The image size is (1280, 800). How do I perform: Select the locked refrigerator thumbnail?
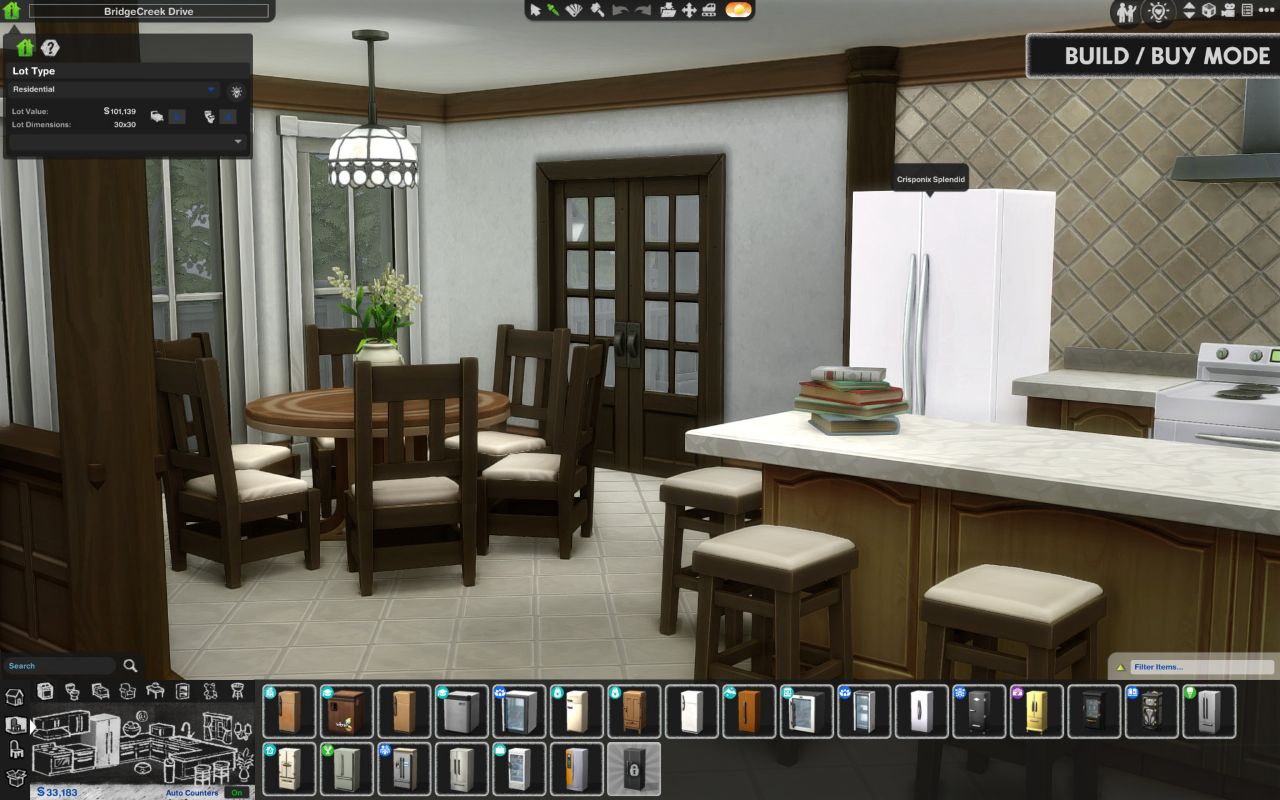[635, 771]
